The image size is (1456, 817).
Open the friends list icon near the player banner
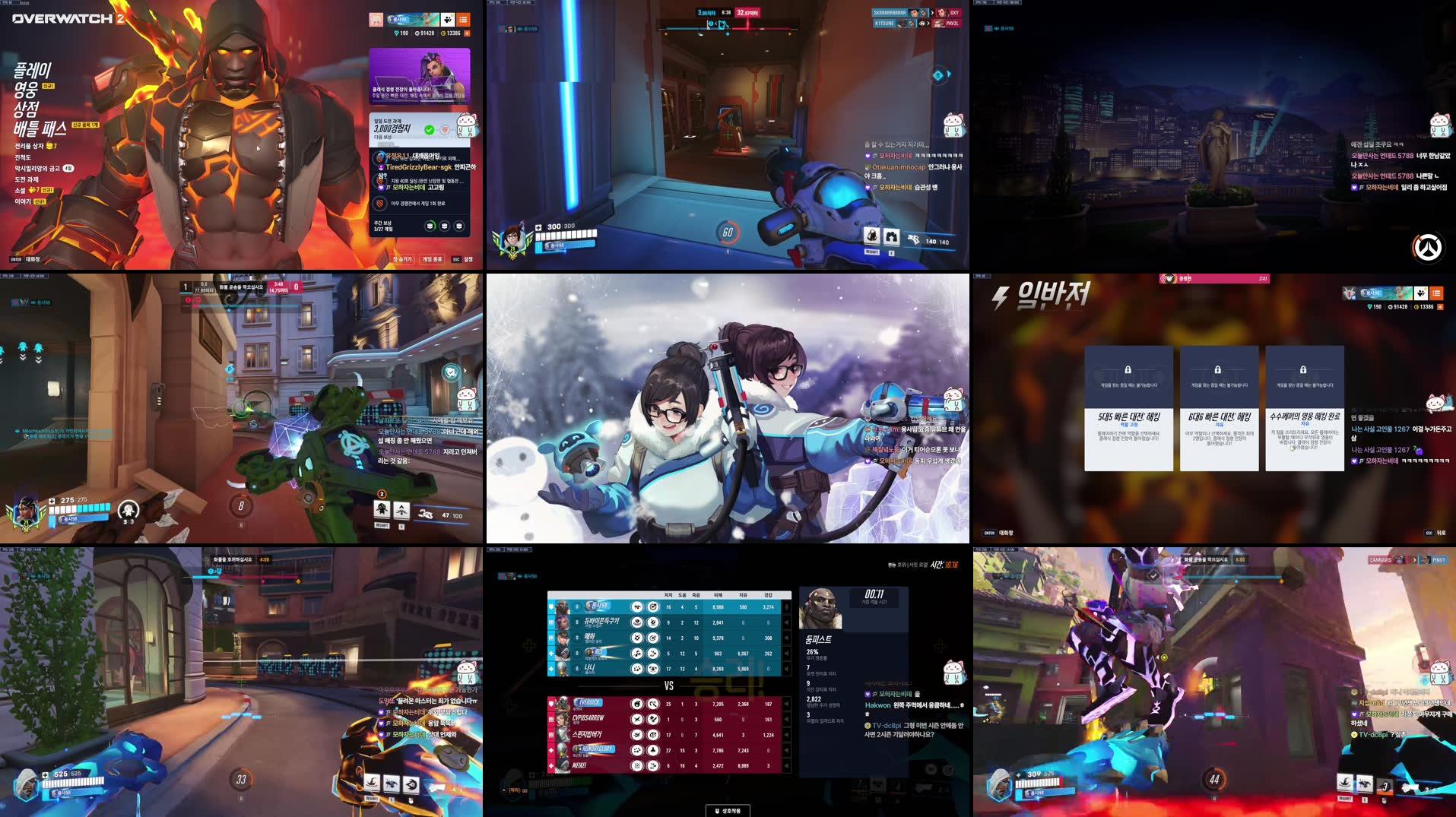click(447, 21)
